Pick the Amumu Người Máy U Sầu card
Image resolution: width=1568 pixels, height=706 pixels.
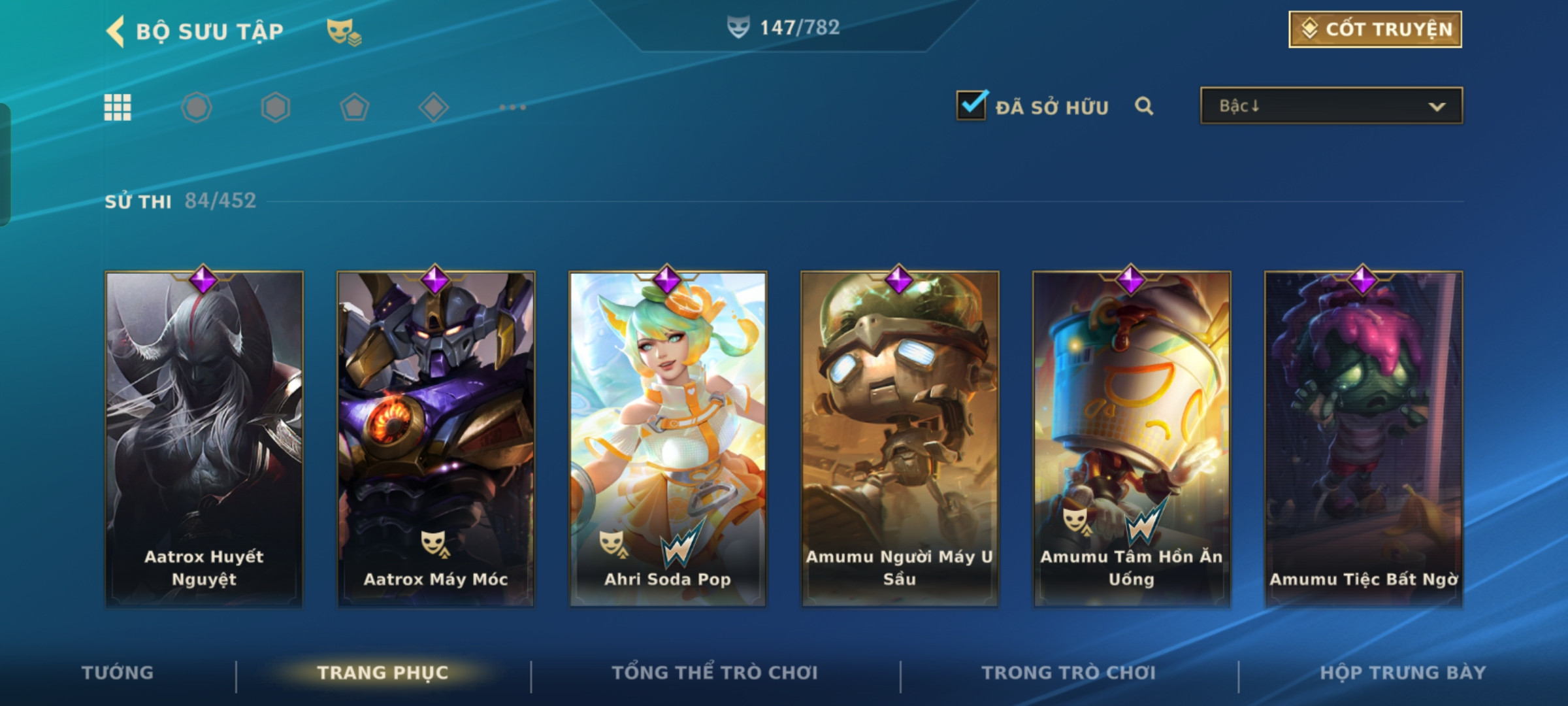[x=900, y=439]
